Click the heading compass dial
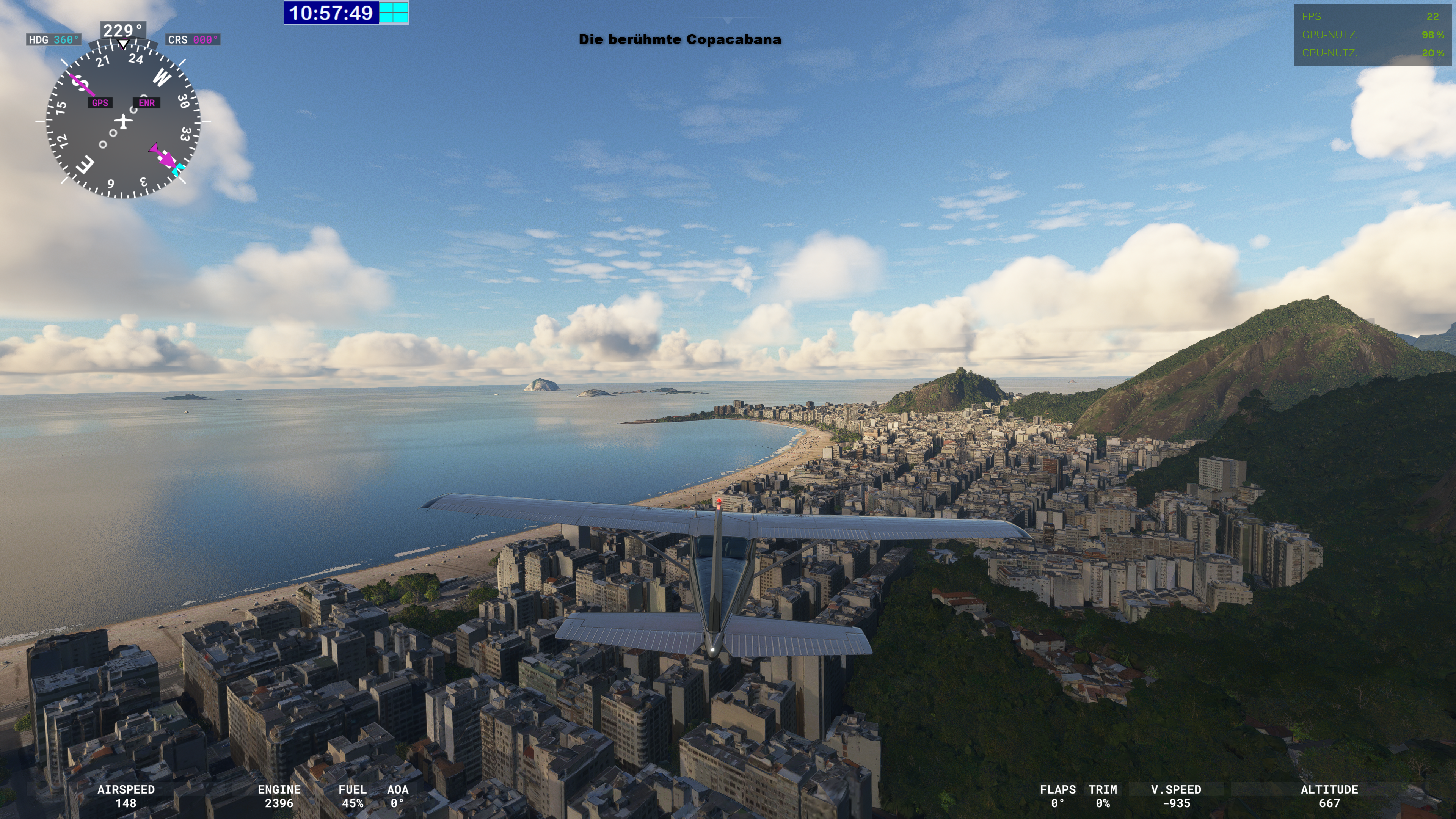 click(122, 121)
